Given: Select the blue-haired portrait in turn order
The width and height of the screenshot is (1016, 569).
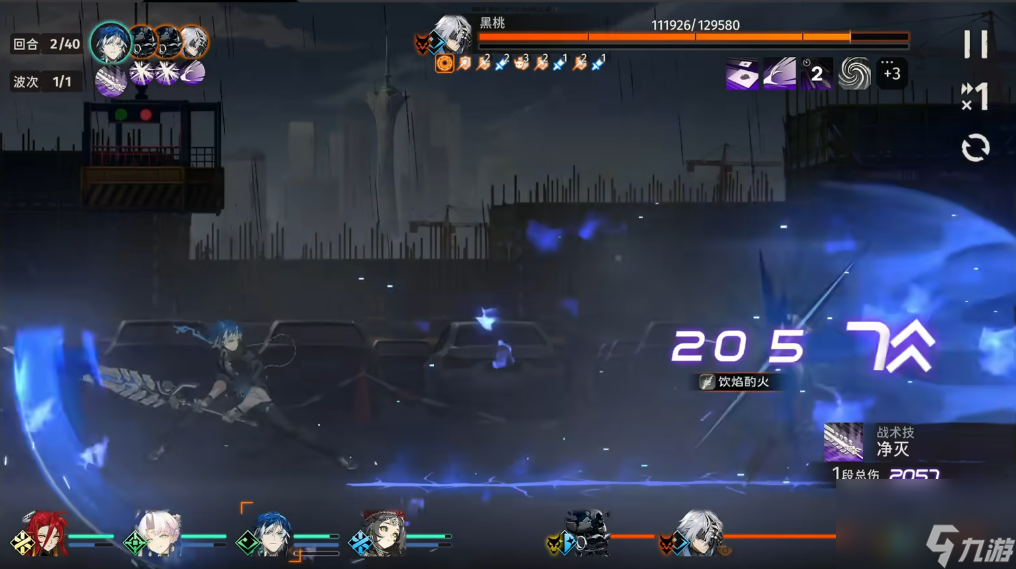Looking at the screenshot, I should tap(111, 42).
